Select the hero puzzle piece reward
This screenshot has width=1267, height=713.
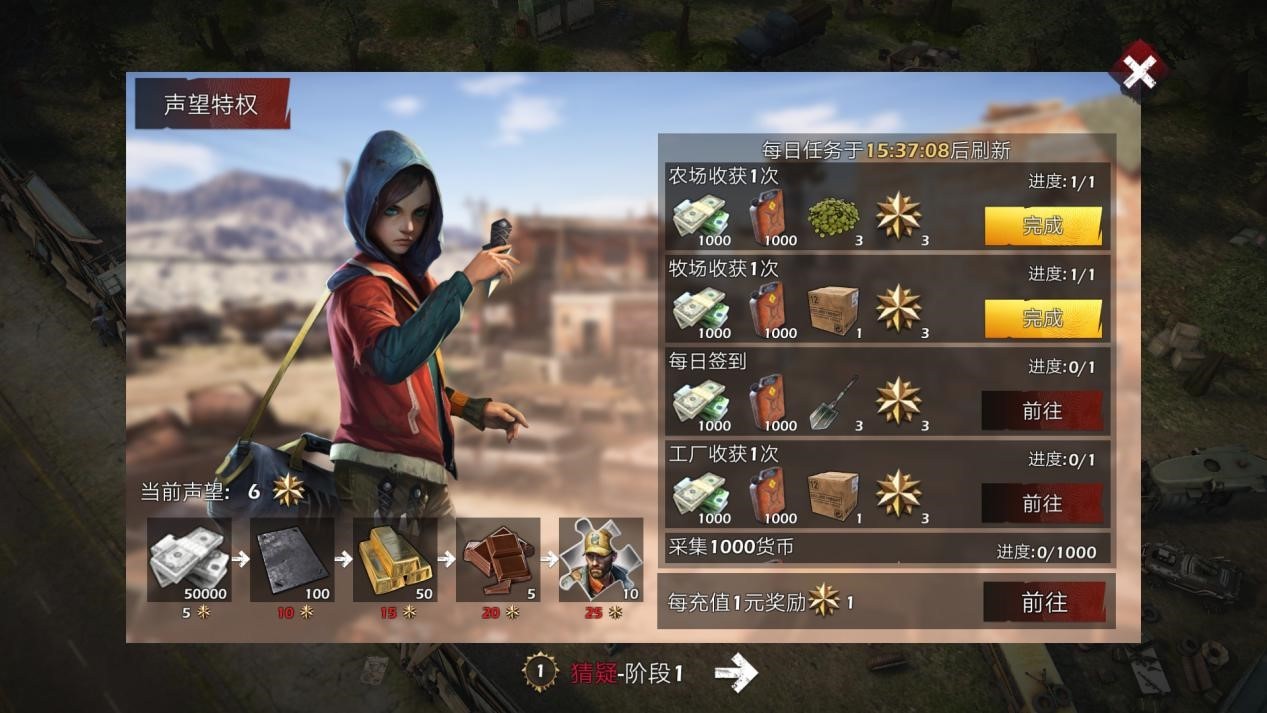click(600, 559)
